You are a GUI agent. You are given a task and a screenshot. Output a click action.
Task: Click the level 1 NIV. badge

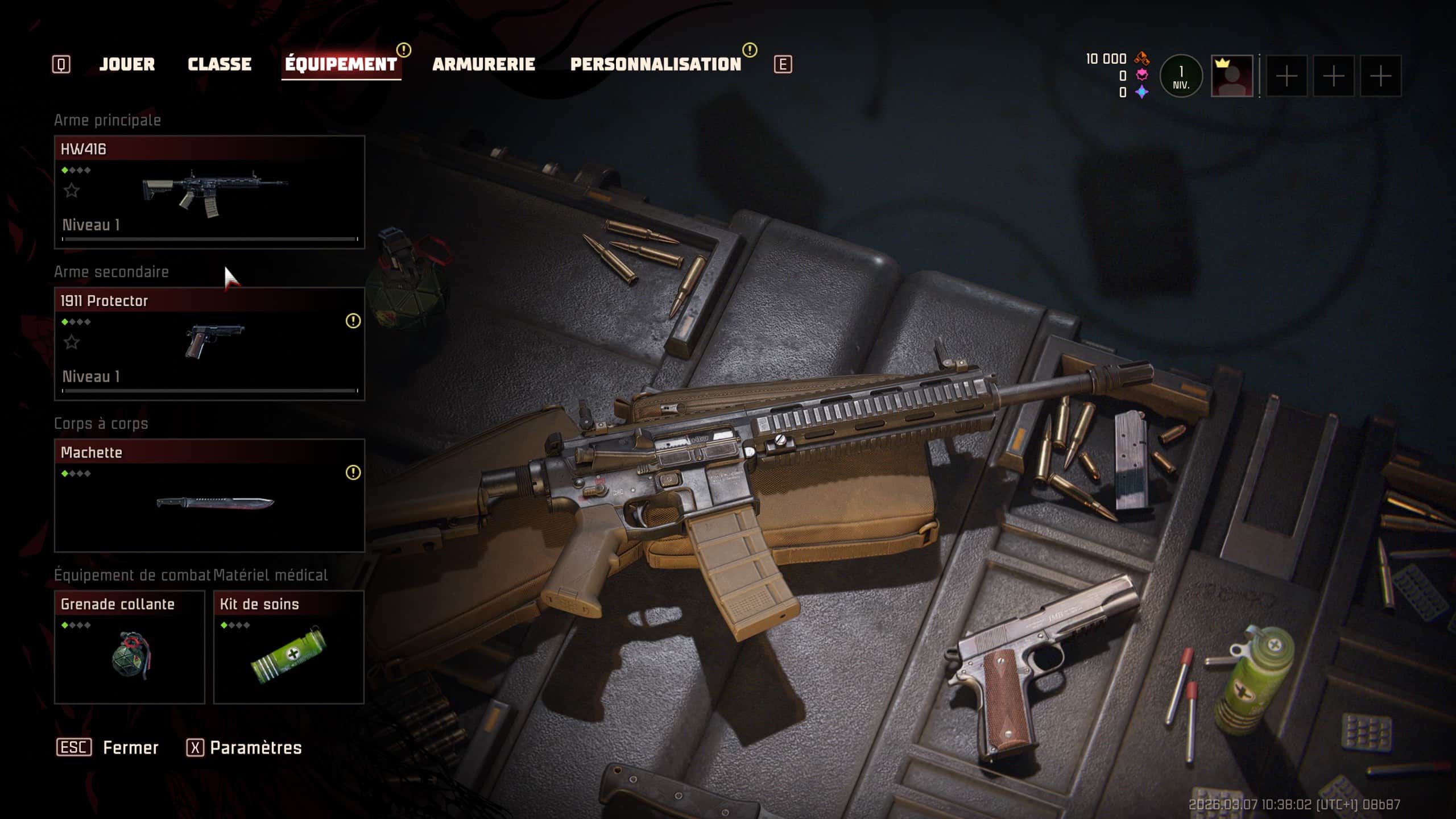coord(1181,76)
